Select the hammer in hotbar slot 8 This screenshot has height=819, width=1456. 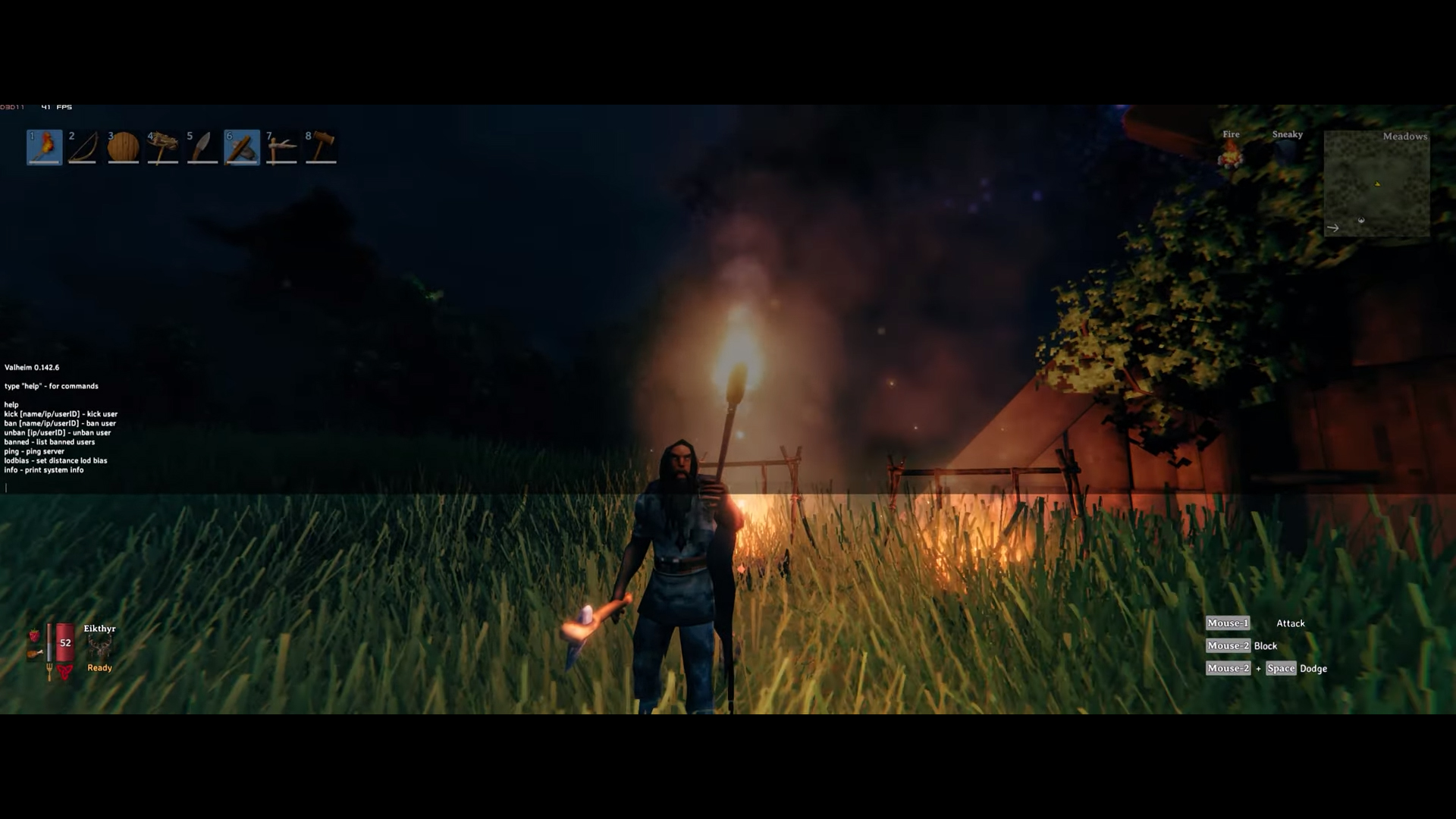tap(320, 147)
